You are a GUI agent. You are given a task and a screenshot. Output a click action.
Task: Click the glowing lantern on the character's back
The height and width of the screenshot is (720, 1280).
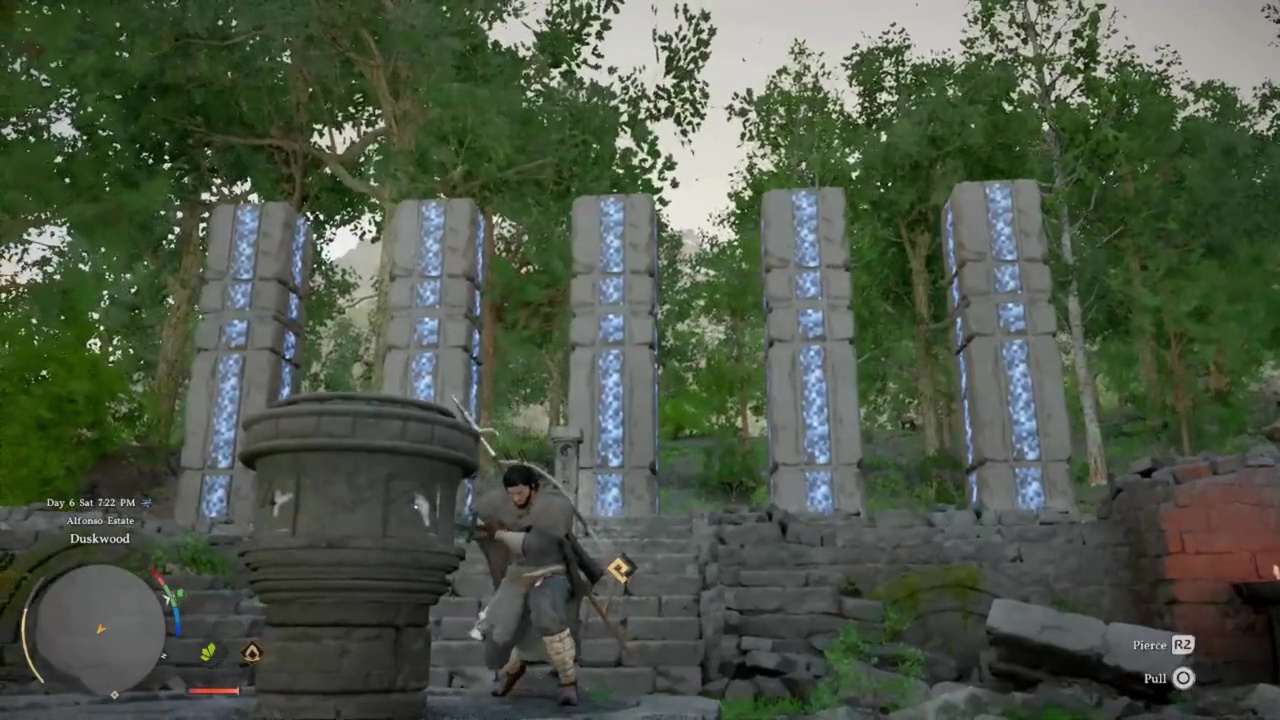(x=618, y=570)
